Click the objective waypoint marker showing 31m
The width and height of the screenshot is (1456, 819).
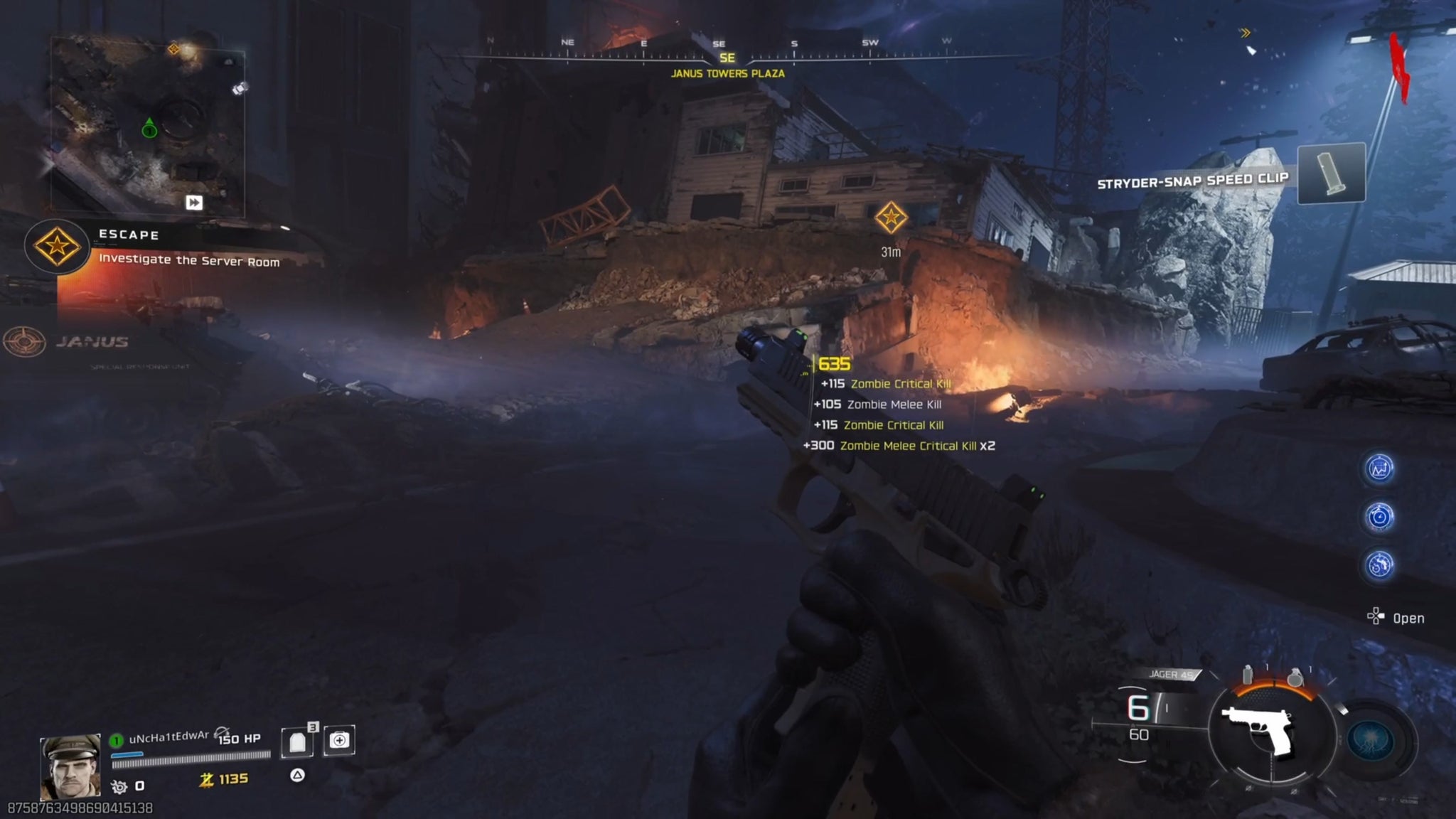891,217
